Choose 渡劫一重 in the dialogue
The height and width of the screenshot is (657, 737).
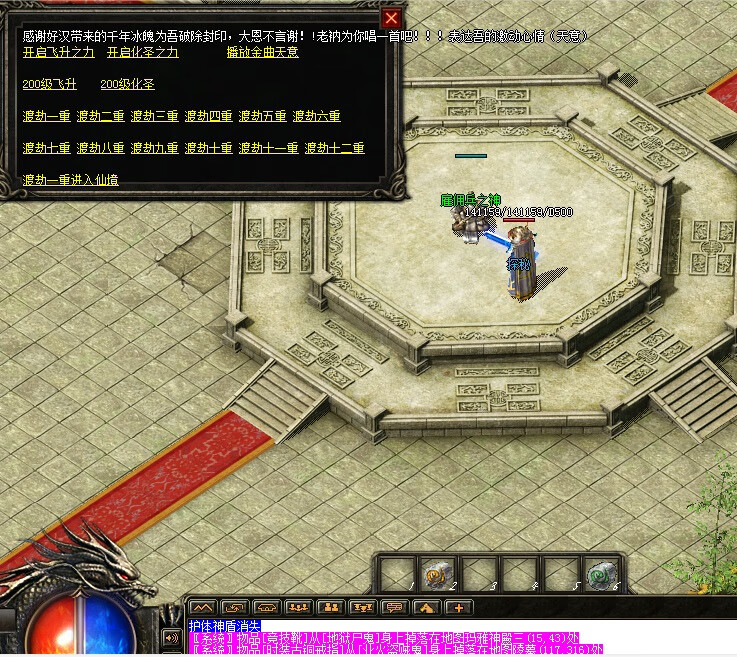pyautogui.click(x=46, y=116)
